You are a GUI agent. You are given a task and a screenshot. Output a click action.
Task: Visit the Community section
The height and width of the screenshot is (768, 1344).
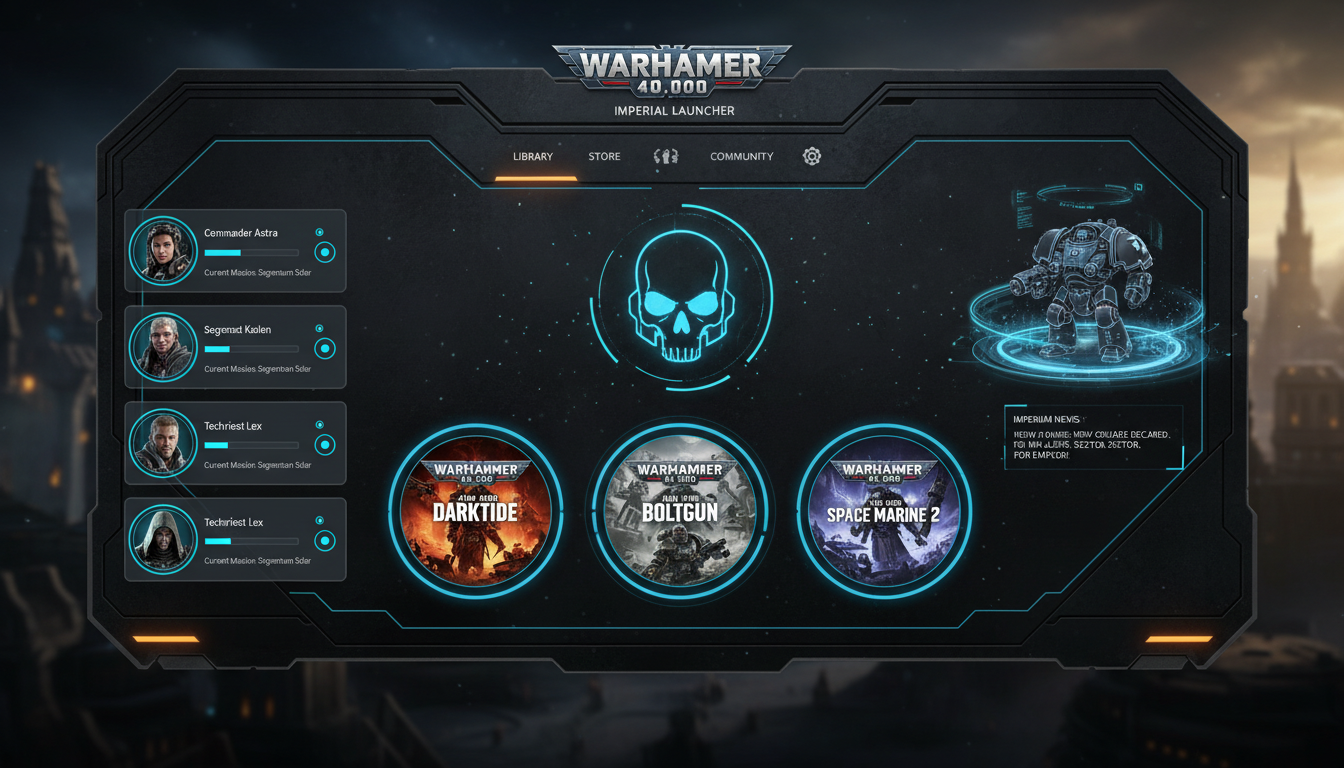(741, 156)
